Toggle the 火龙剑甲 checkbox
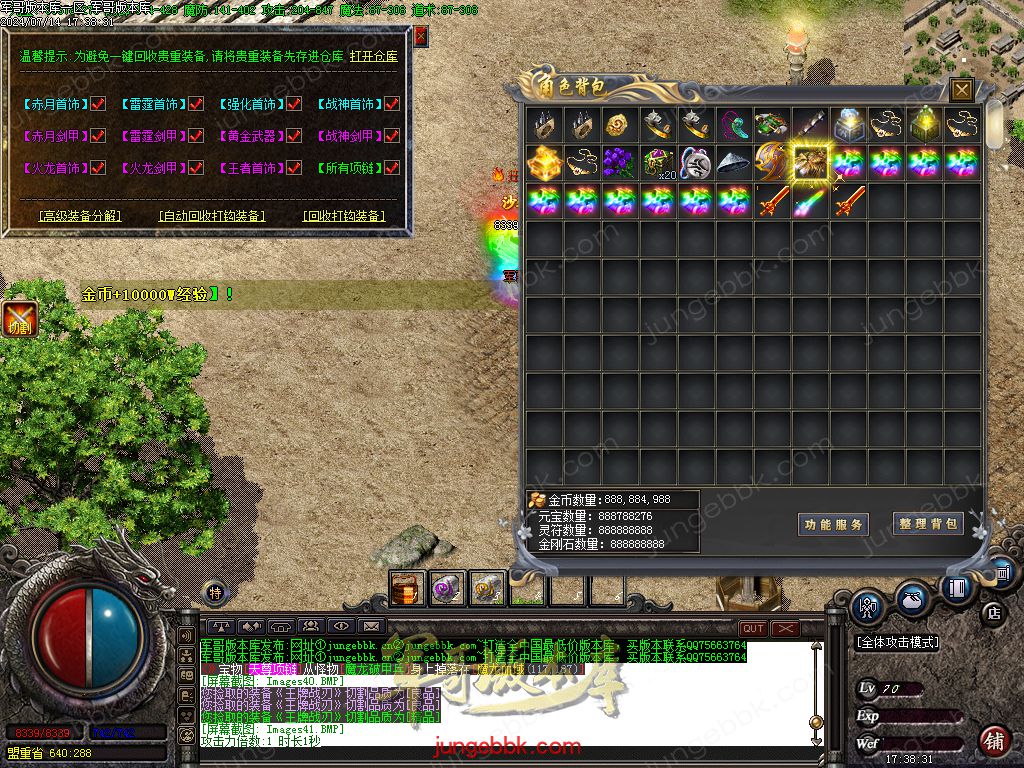The width and height of the screenshot is (1024, 768). coord(196,169)
